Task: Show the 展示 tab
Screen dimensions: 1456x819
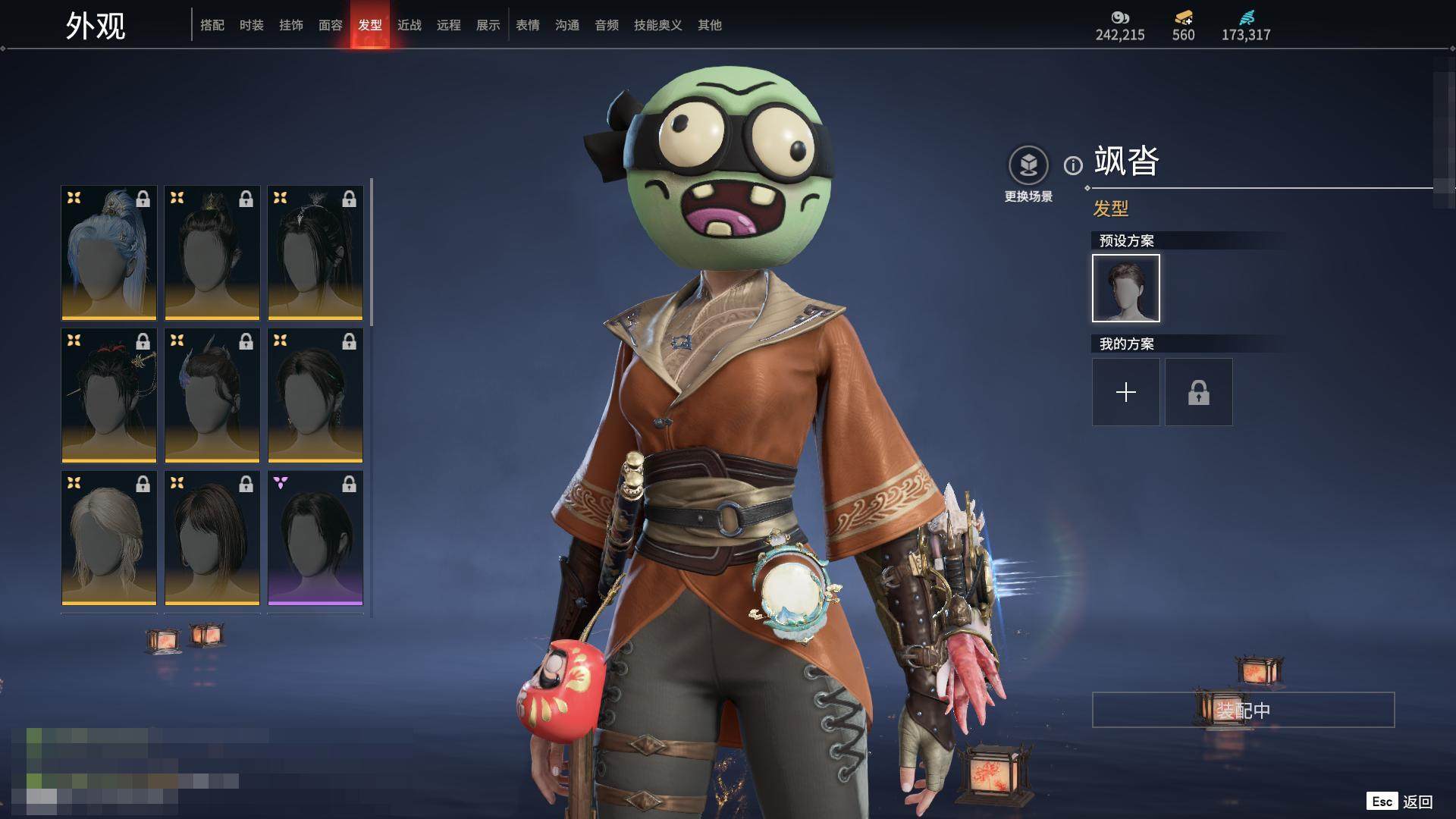Action: tap(488, 25)
